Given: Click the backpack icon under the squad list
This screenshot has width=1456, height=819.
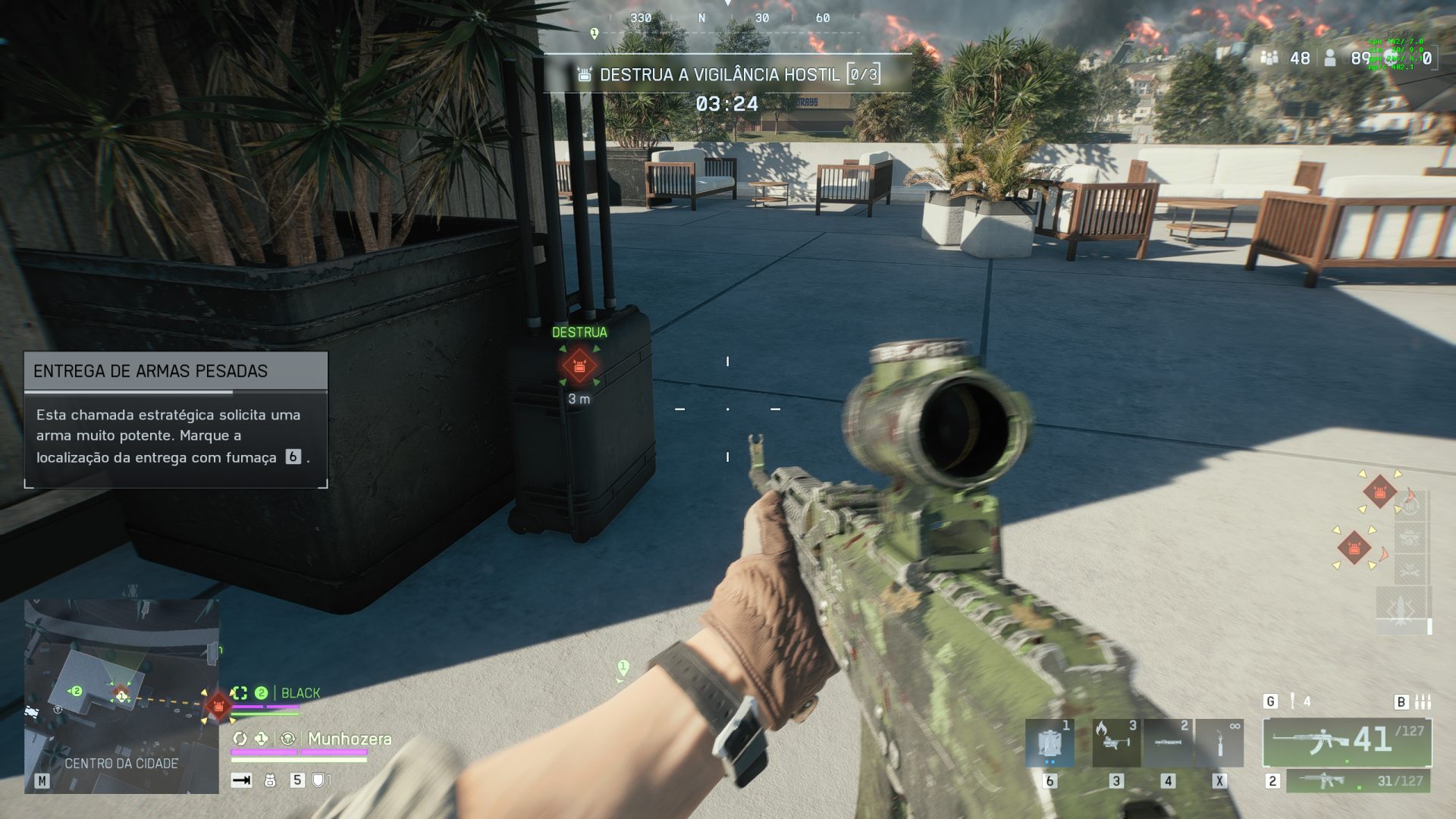Looking at the screenshot, I should click(x=270, y=780).
